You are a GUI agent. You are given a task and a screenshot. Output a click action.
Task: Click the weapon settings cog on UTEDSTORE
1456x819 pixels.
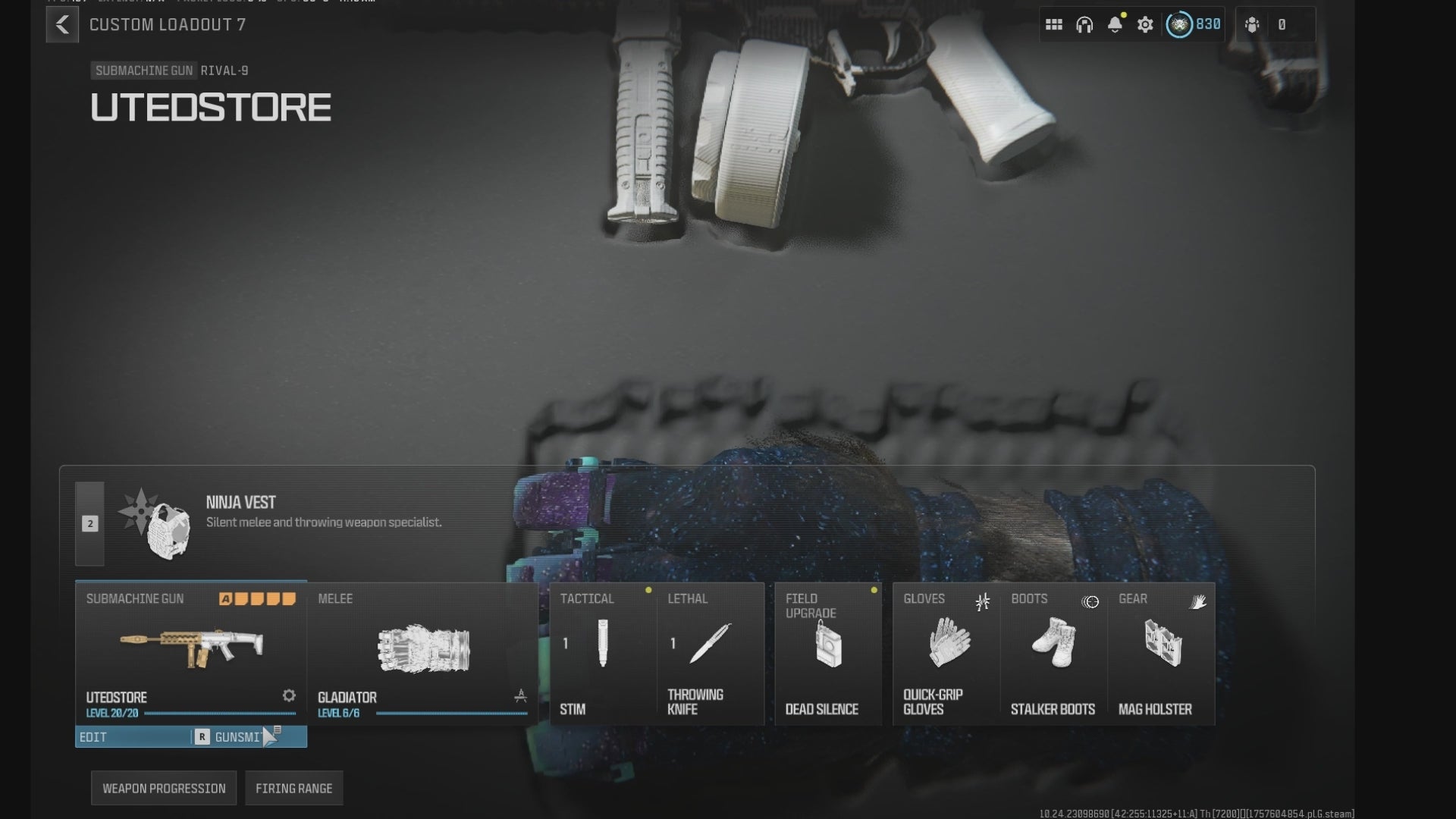coord(289,695)
